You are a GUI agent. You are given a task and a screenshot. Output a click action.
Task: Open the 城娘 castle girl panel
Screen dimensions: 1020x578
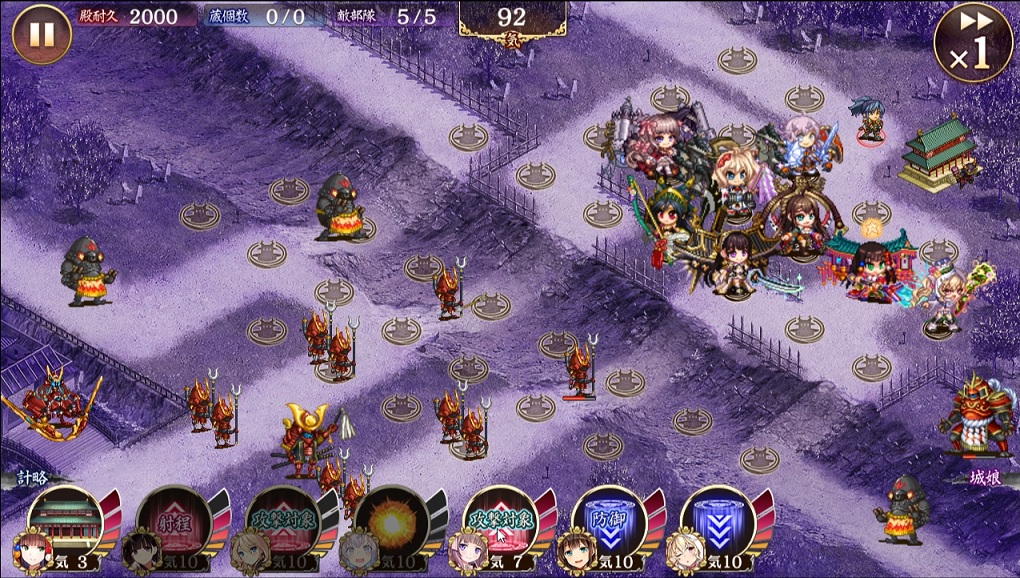tap(985, 477)
